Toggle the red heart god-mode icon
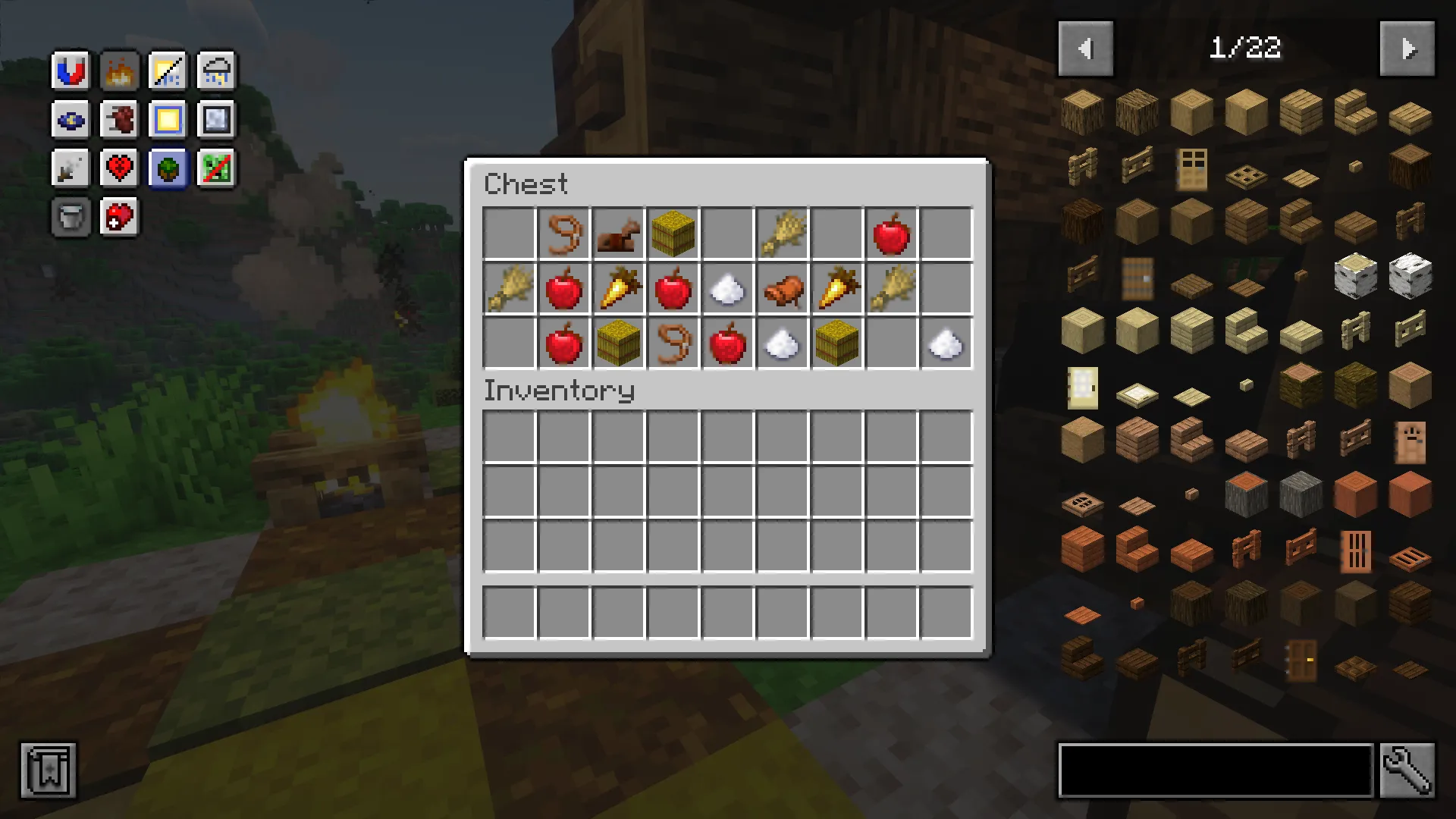This screenshot has height=819, width=1456. [119, 168]
